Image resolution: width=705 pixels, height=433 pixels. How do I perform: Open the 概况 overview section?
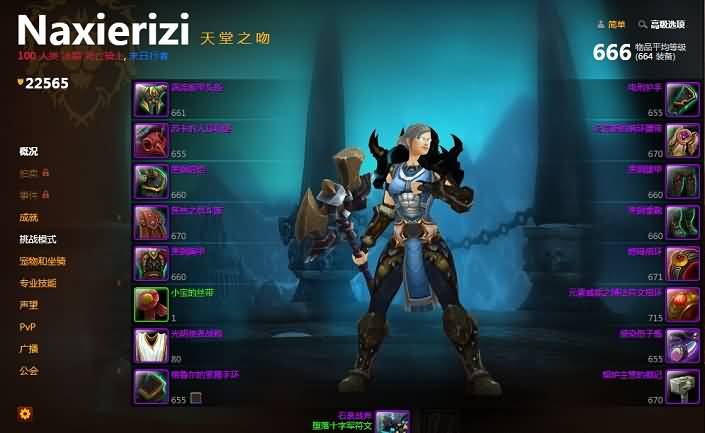click(x=29, y=152)
